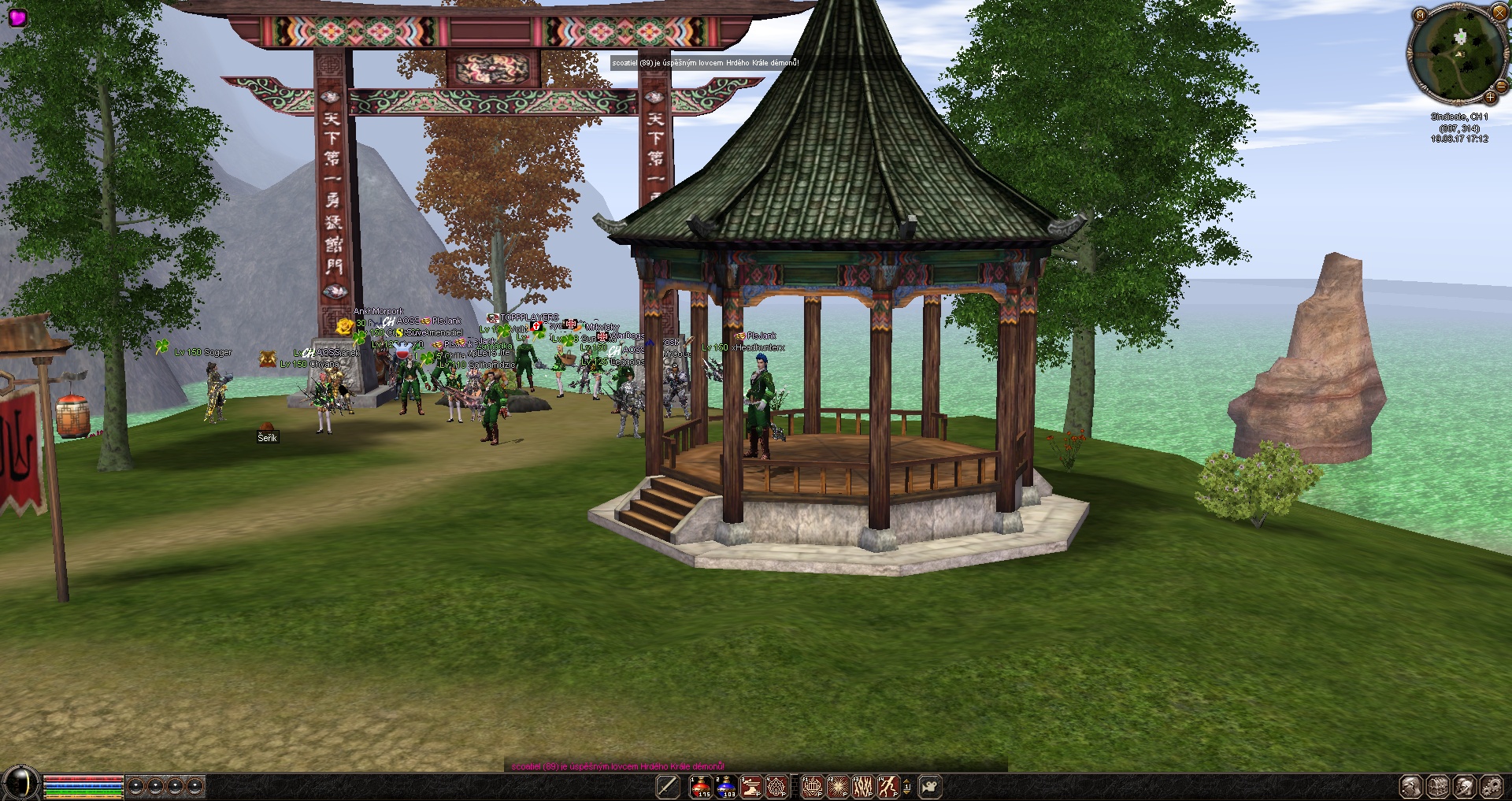Activate the flame aura skill in slot 4

776,786
